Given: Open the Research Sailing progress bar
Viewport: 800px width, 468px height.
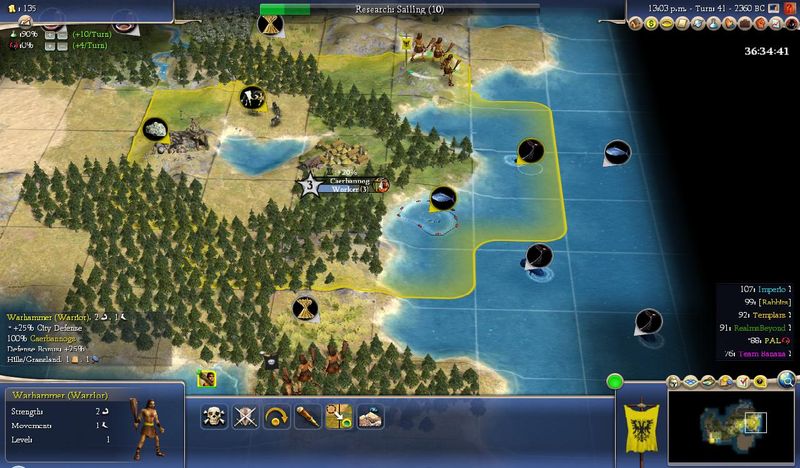Looking at the screenshot, I should pyautogui.click(x=400, y=10).
